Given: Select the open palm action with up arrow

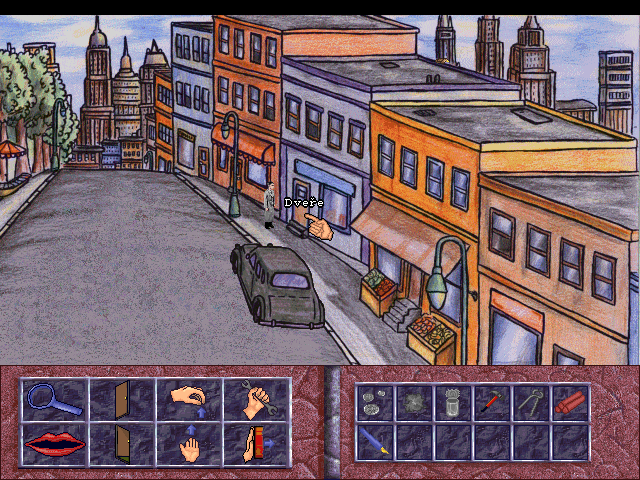Looking at the screenshot, I should (x=188, y=443).
